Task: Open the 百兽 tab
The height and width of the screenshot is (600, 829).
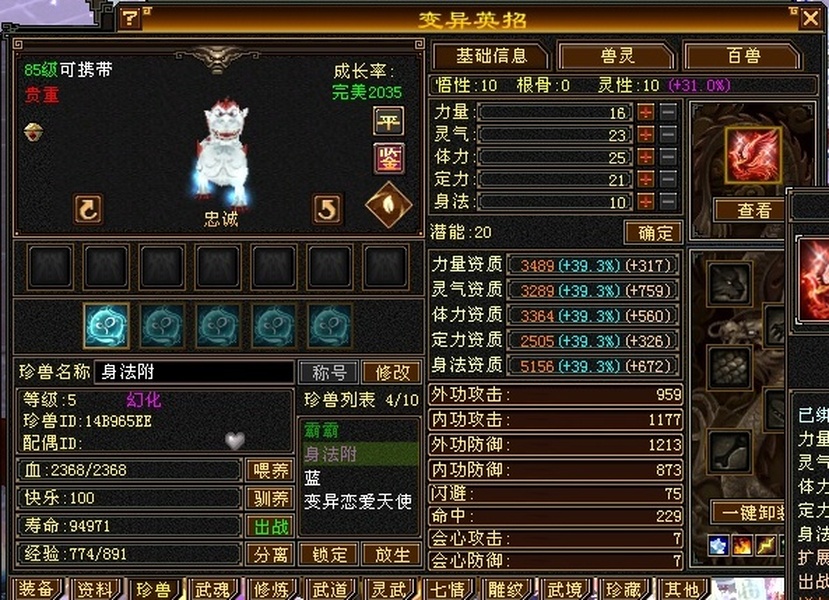Action: (x=742, y=56)
